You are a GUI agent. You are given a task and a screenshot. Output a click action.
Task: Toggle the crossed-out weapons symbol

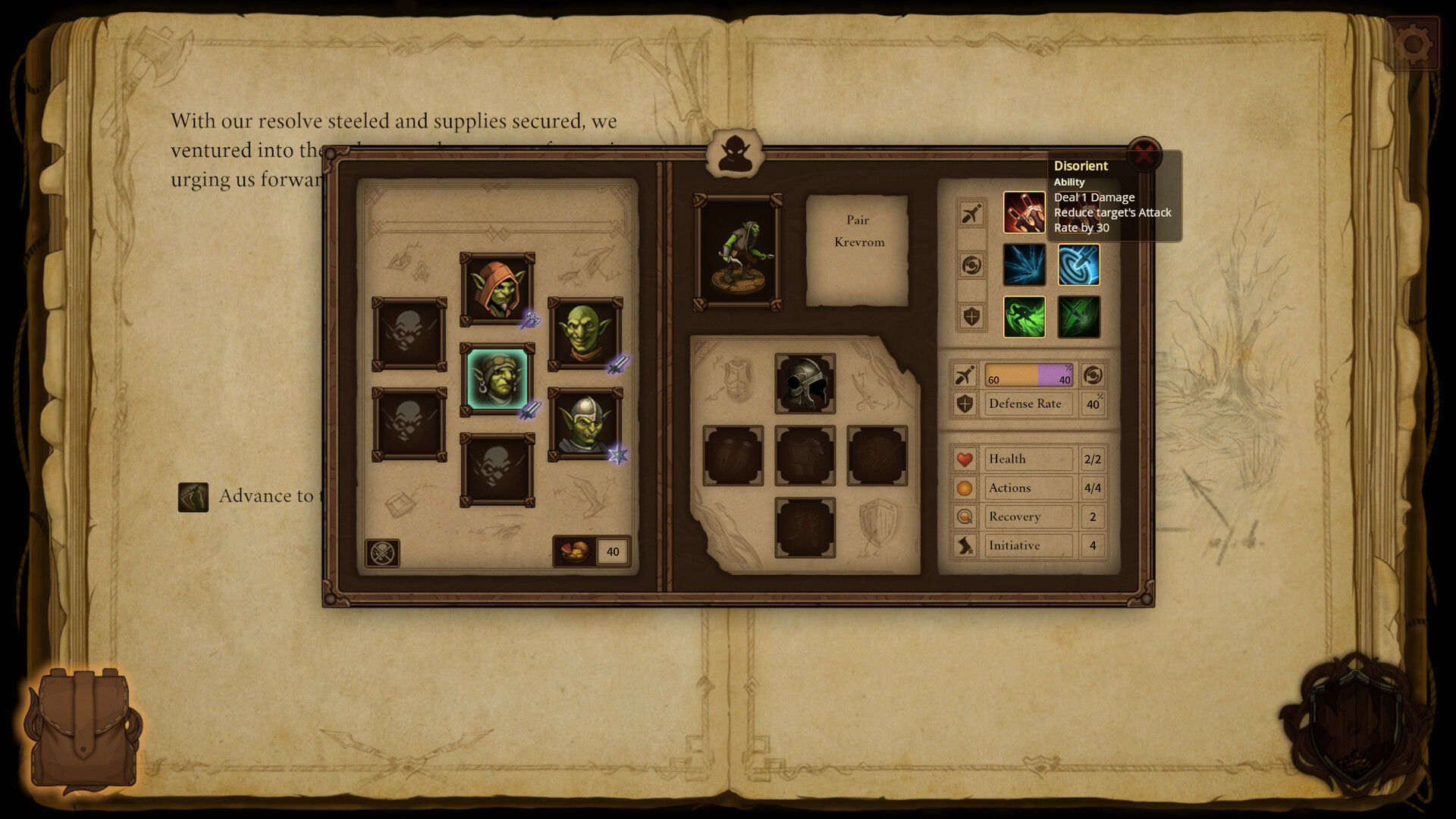[383, 552]
